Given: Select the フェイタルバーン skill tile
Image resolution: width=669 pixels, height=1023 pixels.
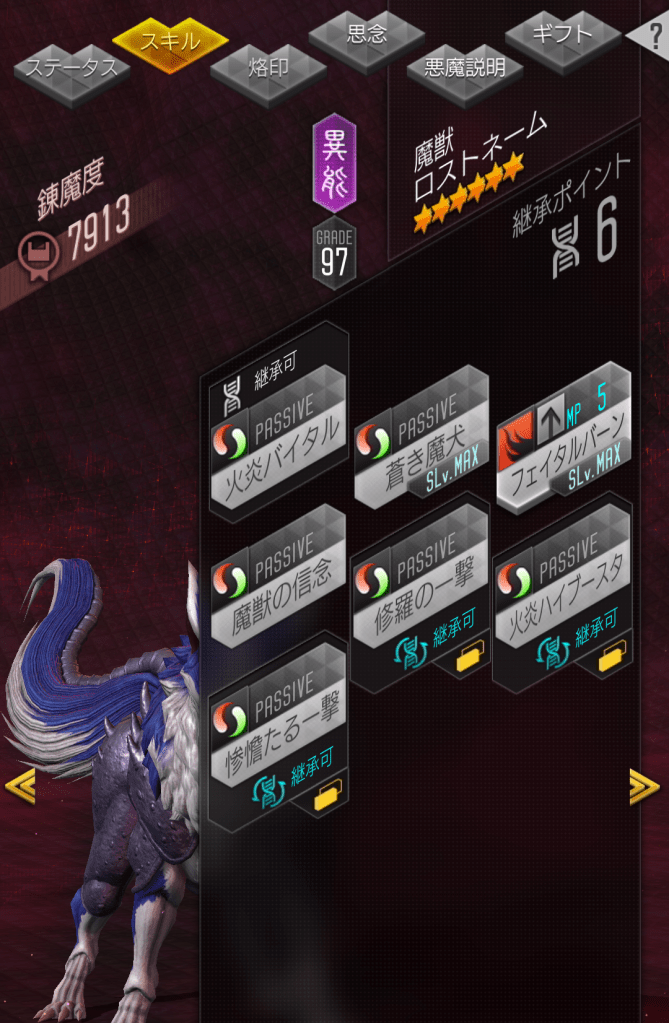Looking at the screenshot, I should coord(563,440).
